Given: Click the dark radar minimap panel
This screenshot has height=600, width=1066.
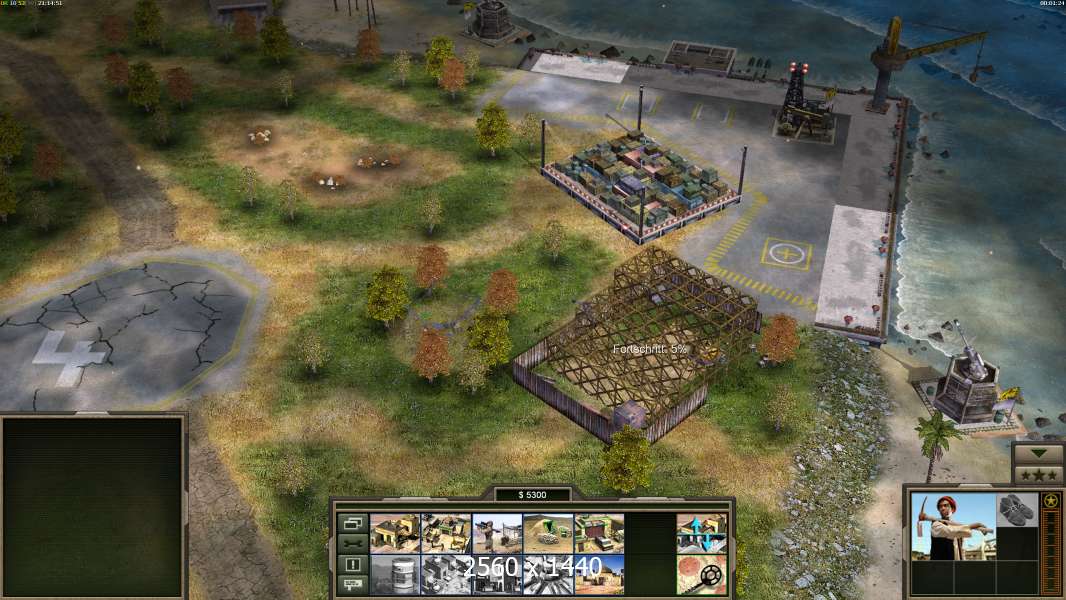Looking at the screenshot, I should [x=93, y=507].
